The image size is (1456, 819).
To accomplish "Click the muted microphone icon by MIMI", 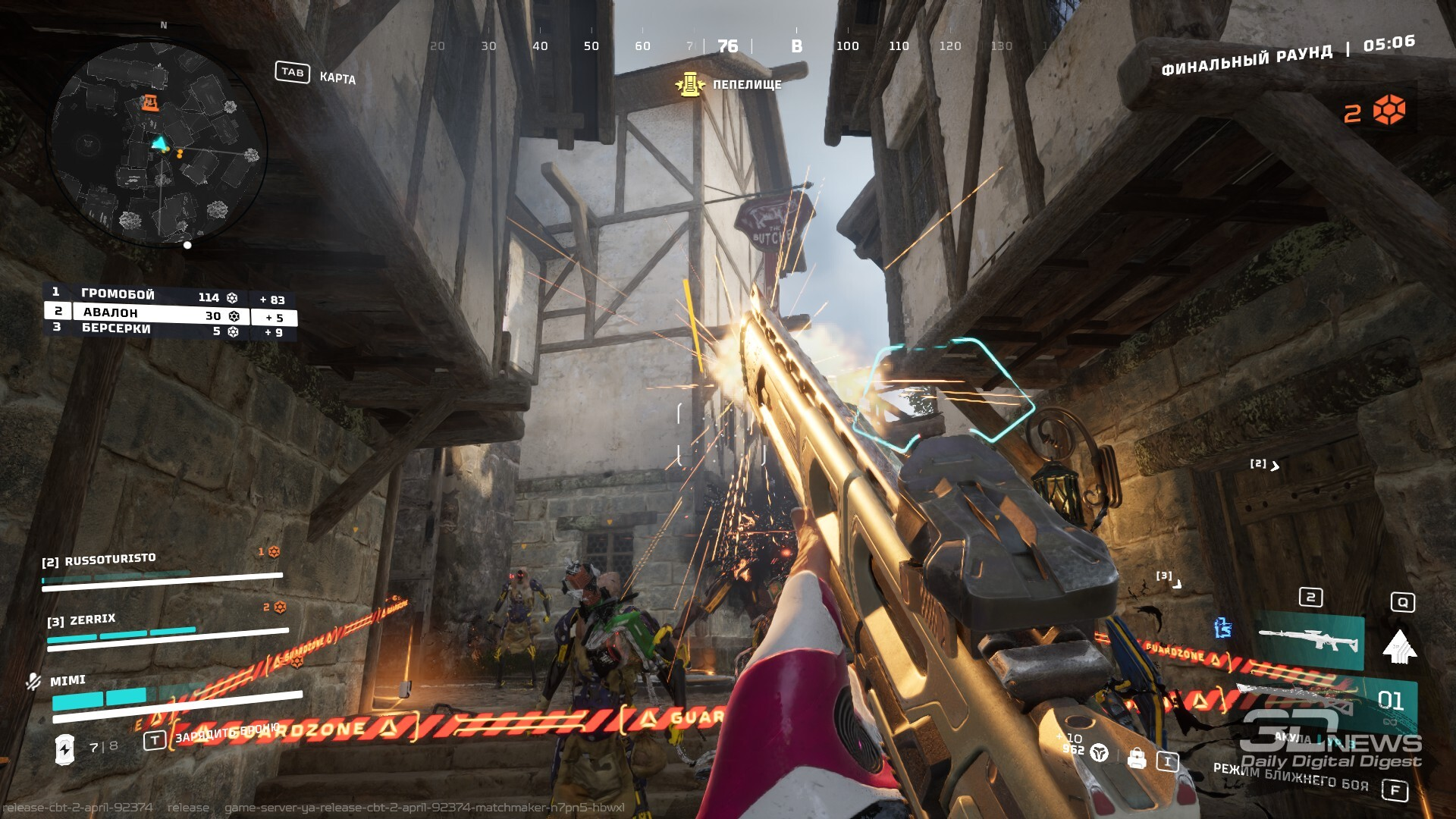I will [x=33, y=681].
